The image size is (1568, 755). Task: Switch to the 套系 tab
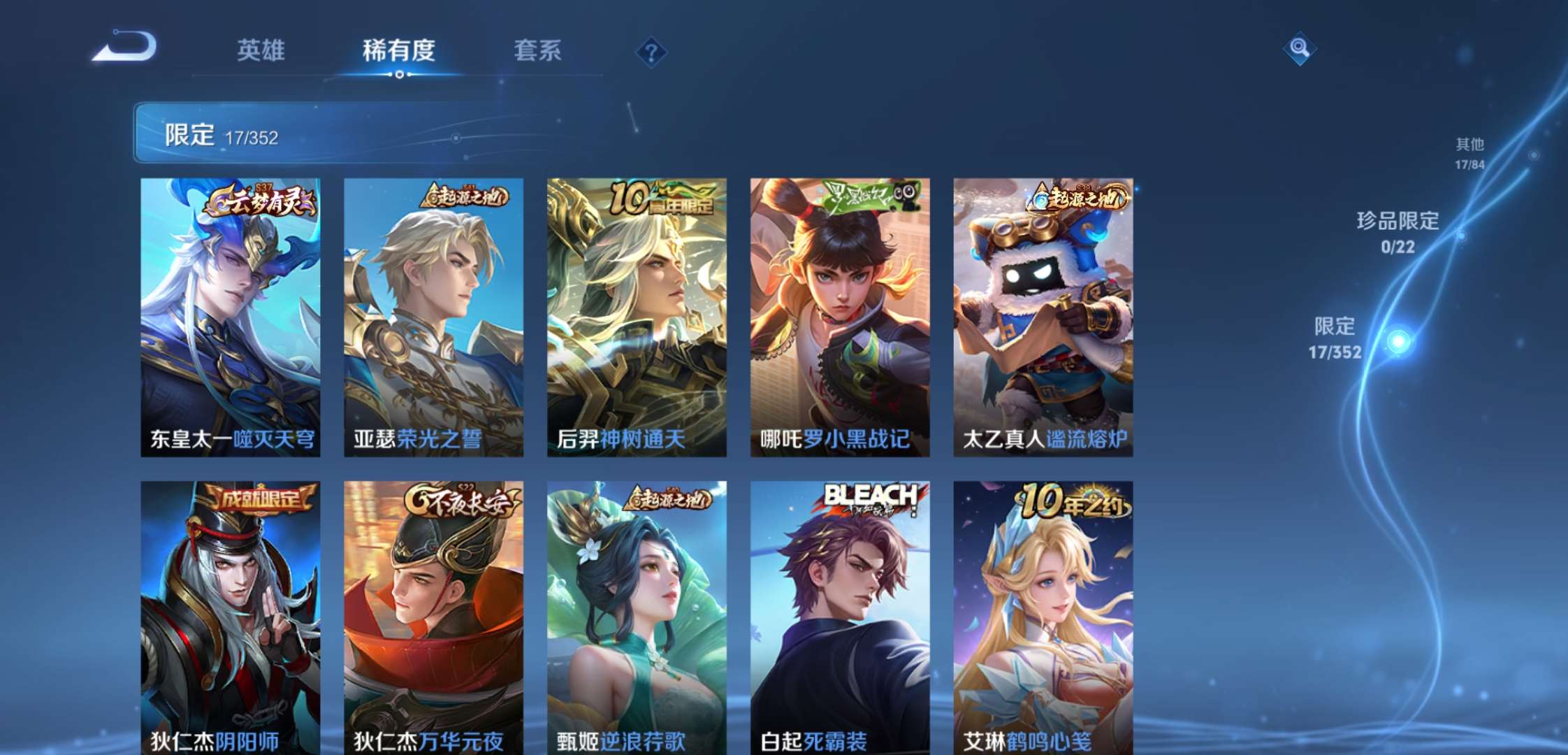pos(538,50)
